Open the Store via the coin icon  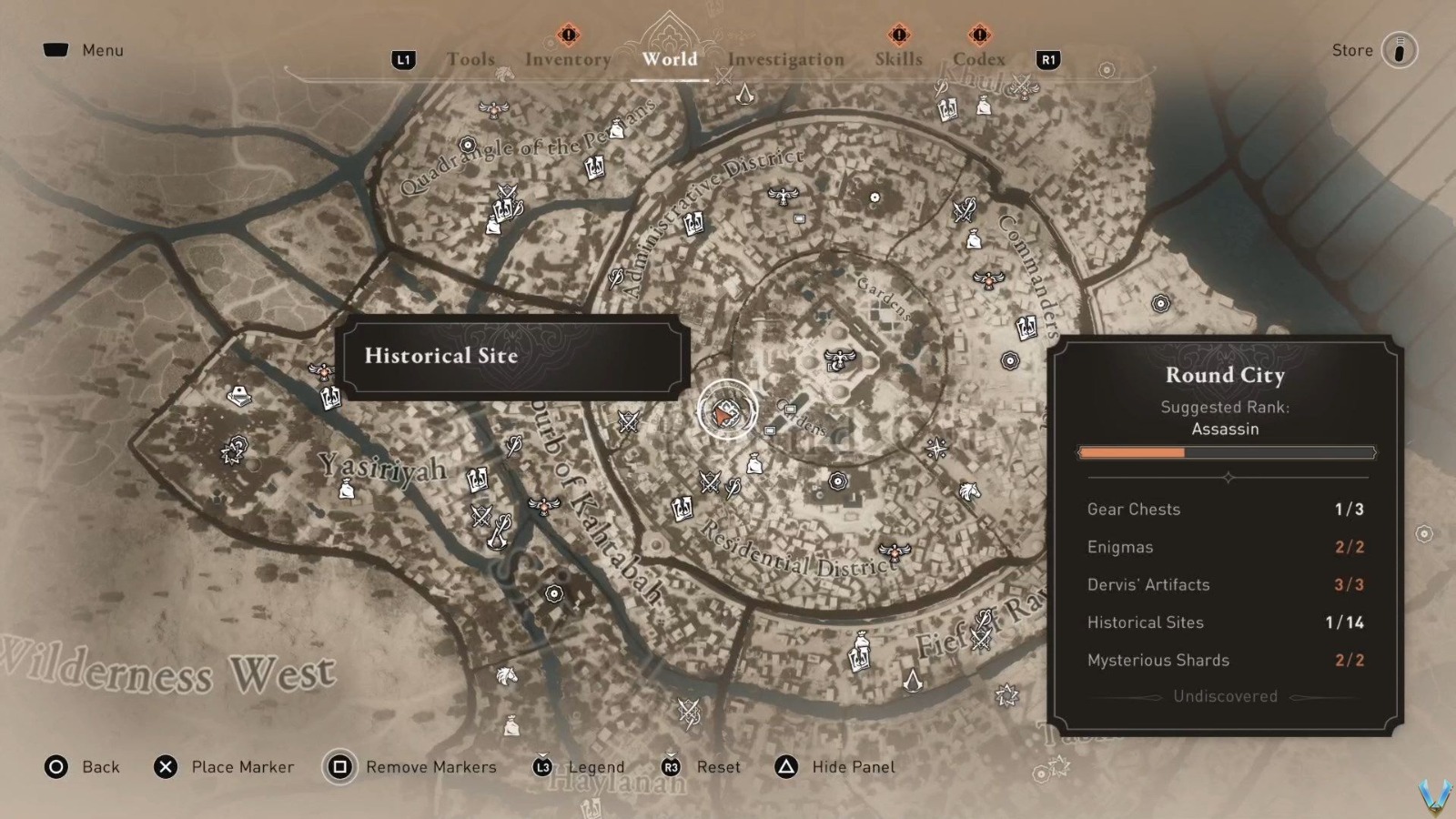tap(1398, 50)
